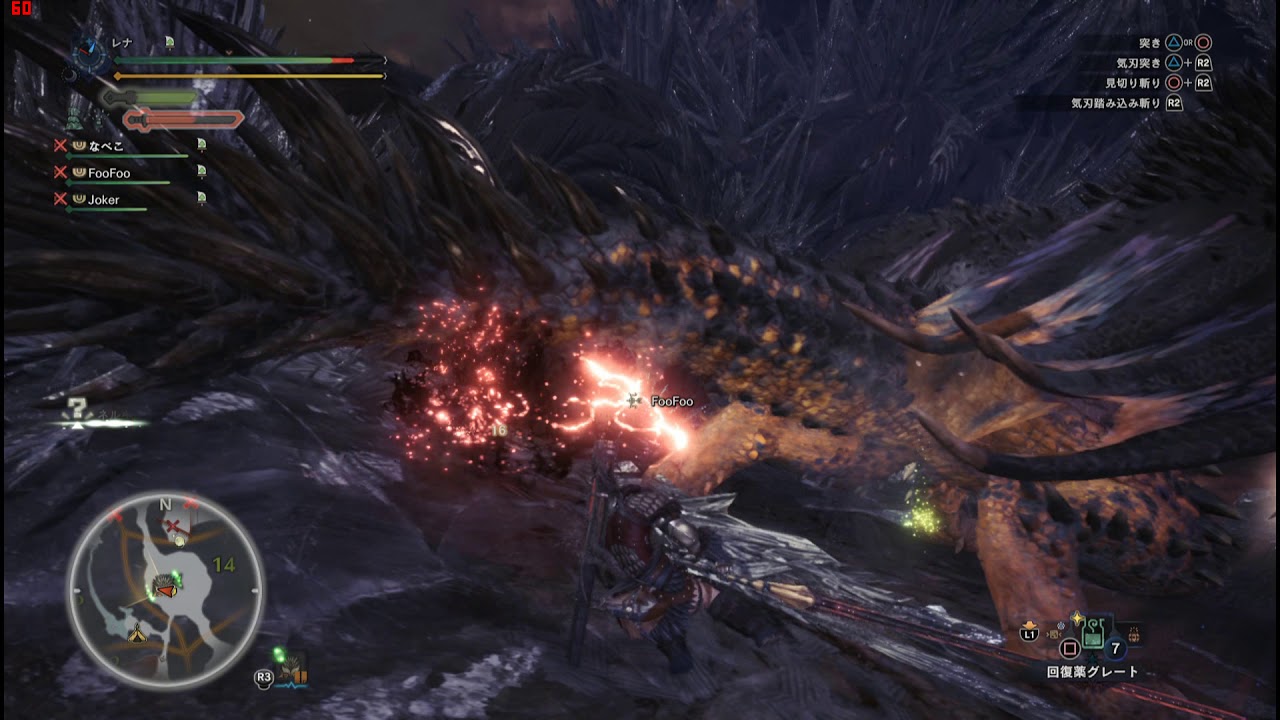Select the camp tent marker on minimap
This screenshot has height=720, width=1280.
pyautogui.click(x=137, y=632)
